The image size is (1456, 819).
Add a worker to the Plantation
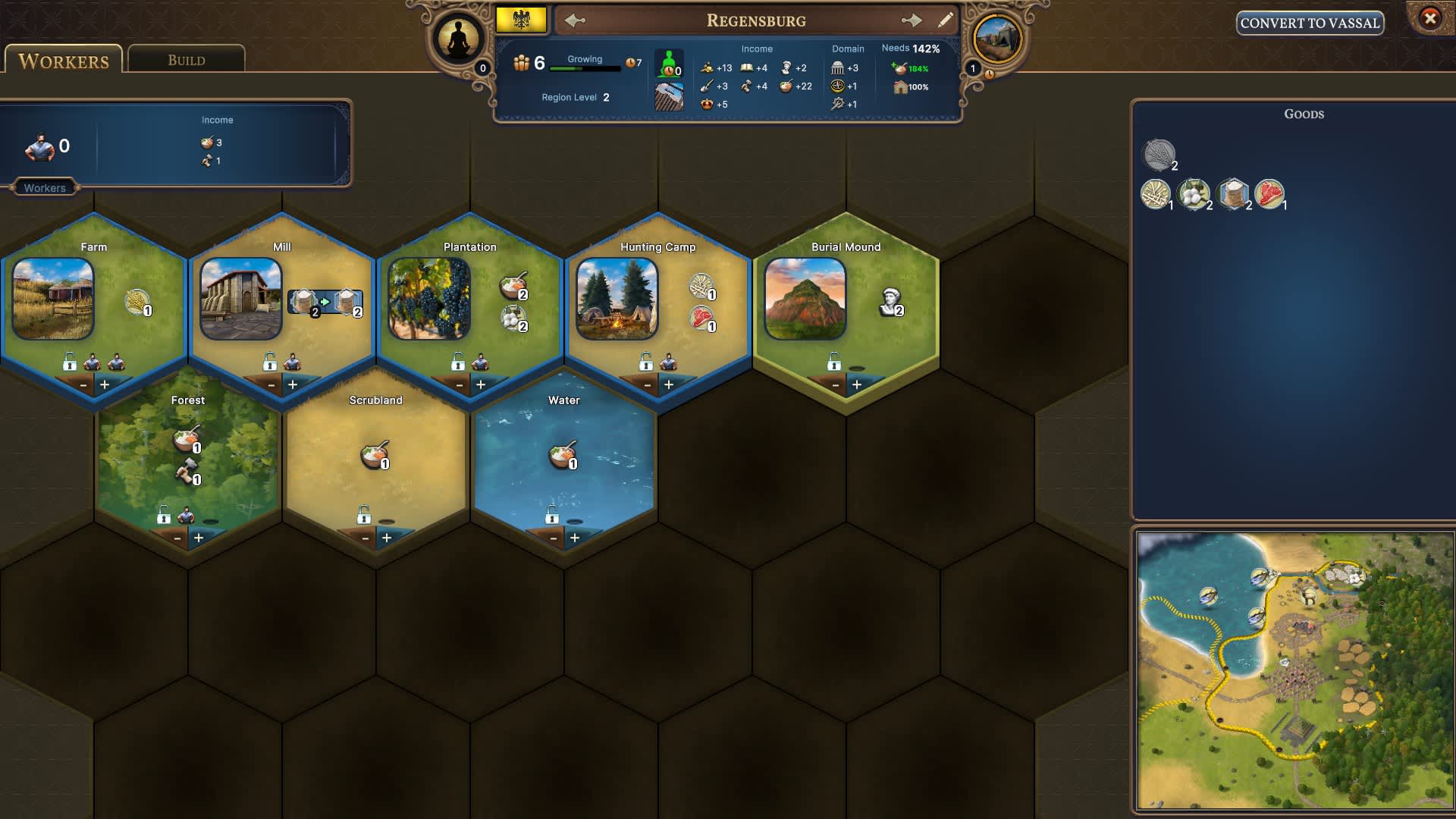point(481,384)
